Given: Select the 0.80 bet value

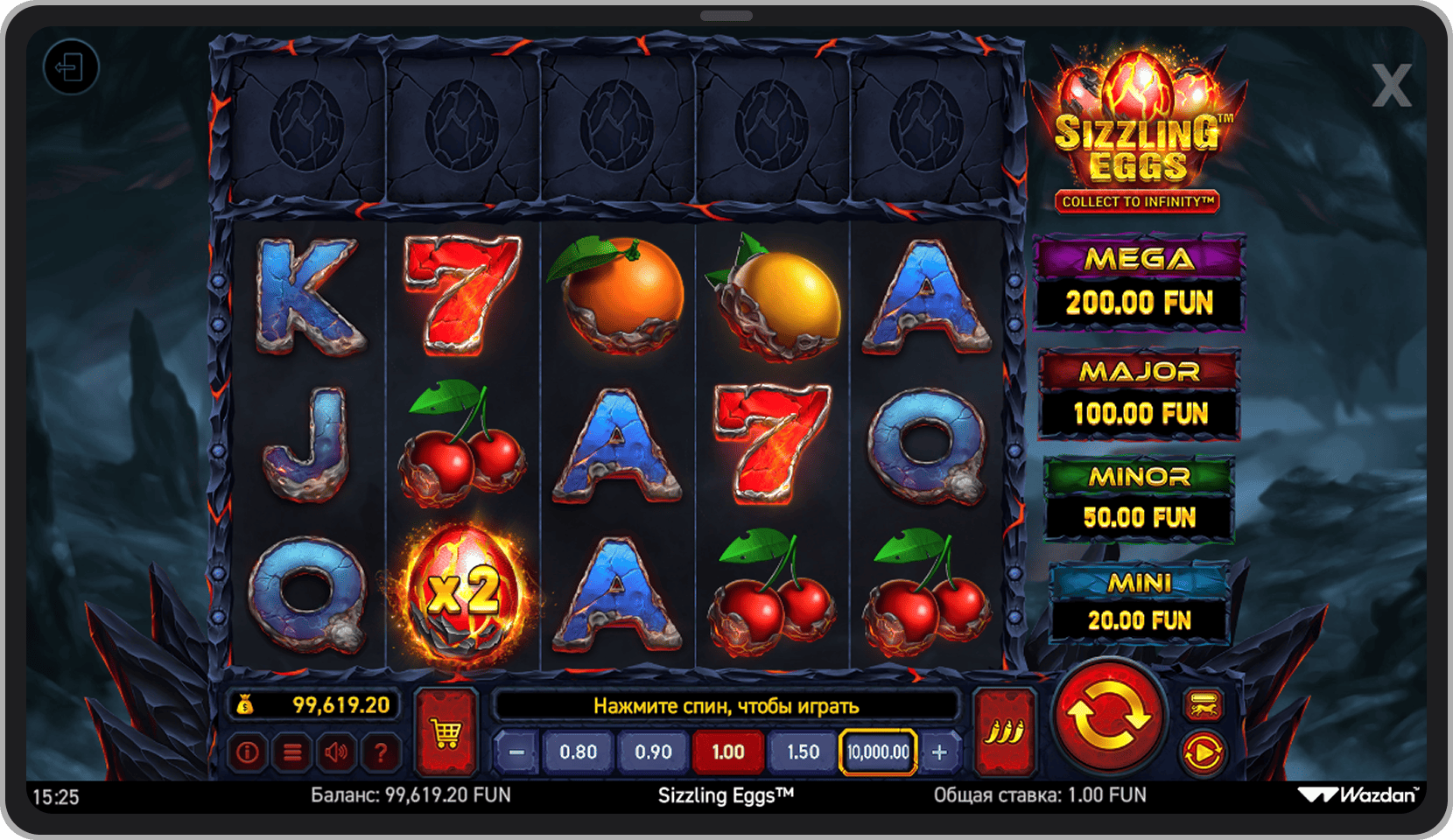Looking at the screenshot, I should [578, 752].
